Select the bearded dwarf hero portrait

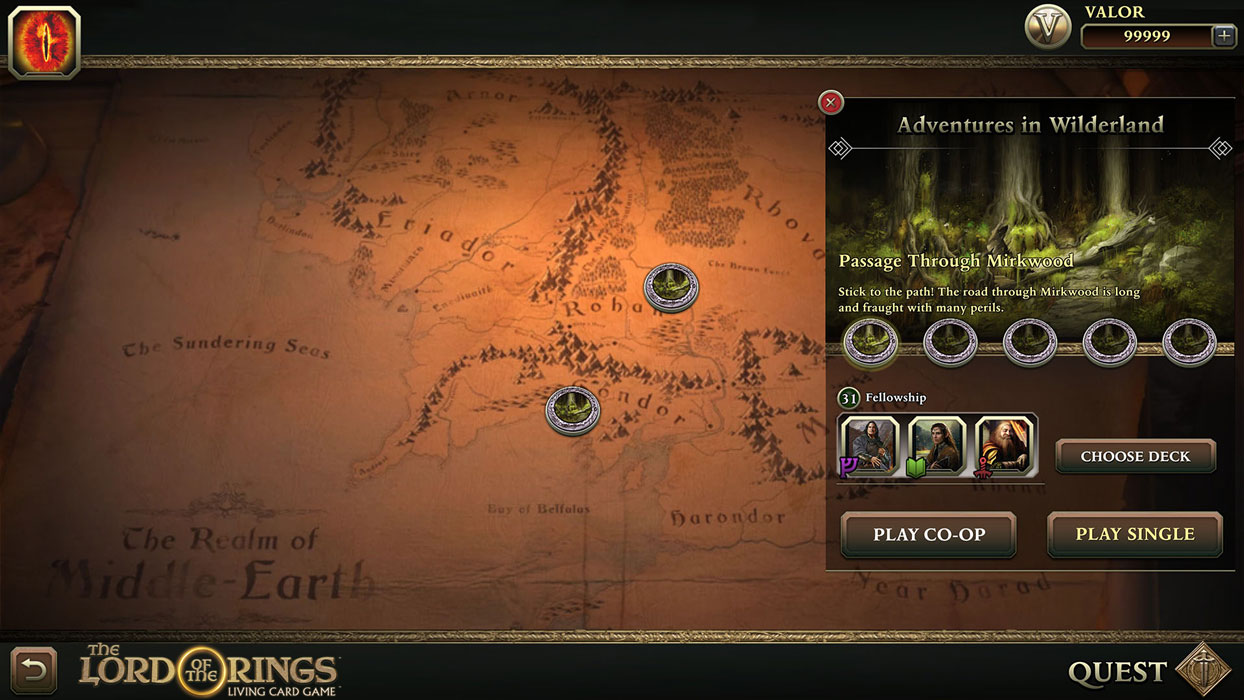click(1004, 444)
